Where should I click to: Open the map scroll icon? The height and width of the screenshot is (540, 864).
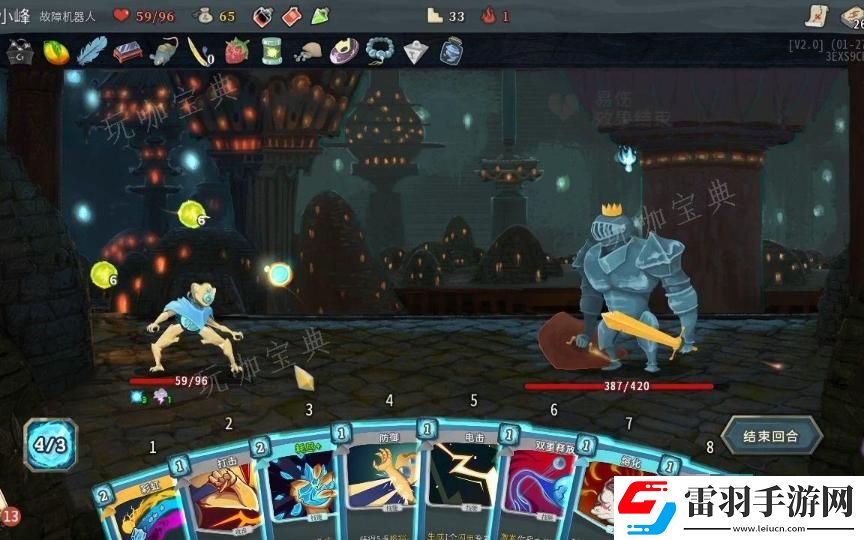coord(816,15)
